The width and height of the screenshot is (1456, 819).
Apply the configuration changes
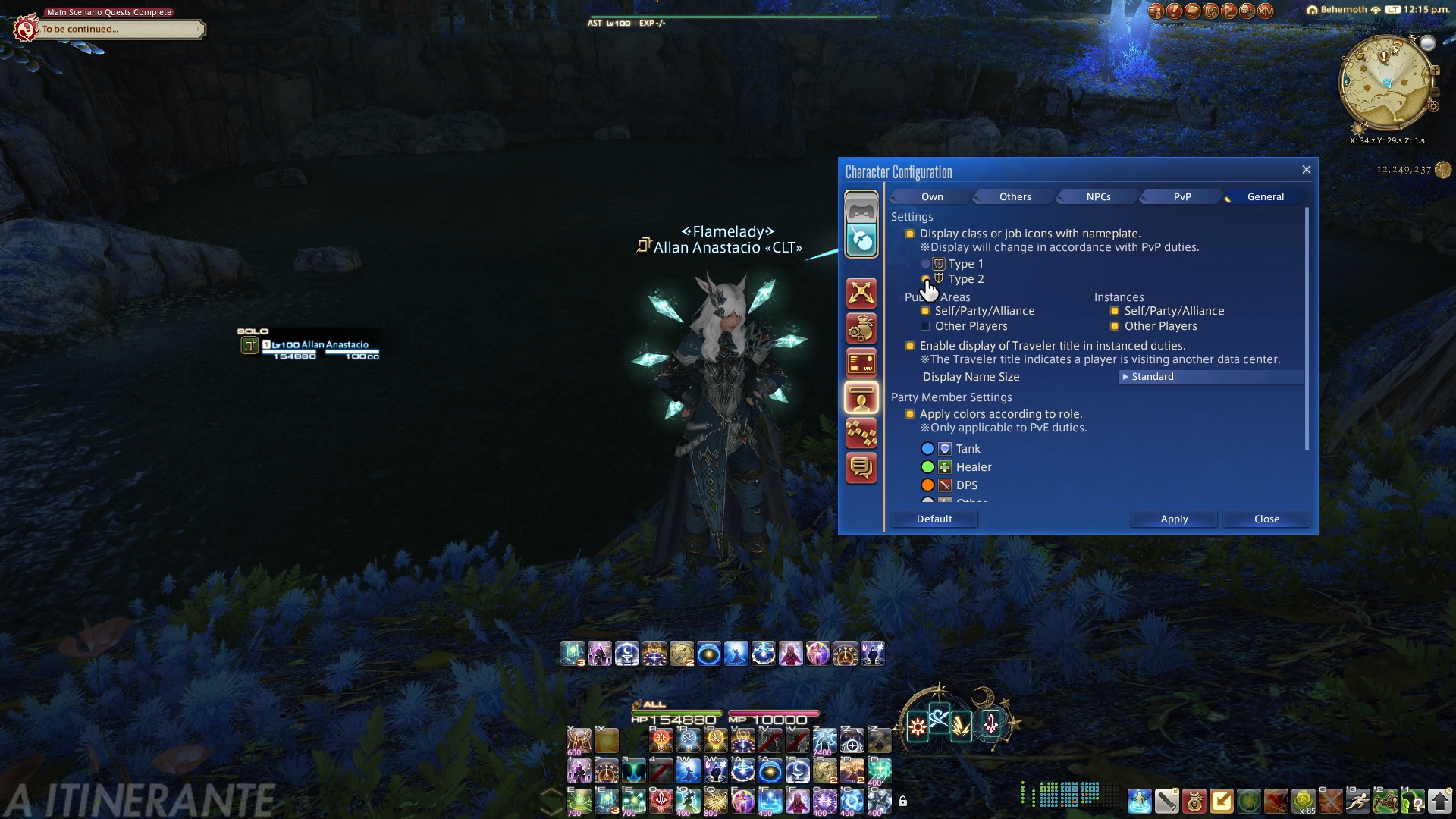[1174, 519]
